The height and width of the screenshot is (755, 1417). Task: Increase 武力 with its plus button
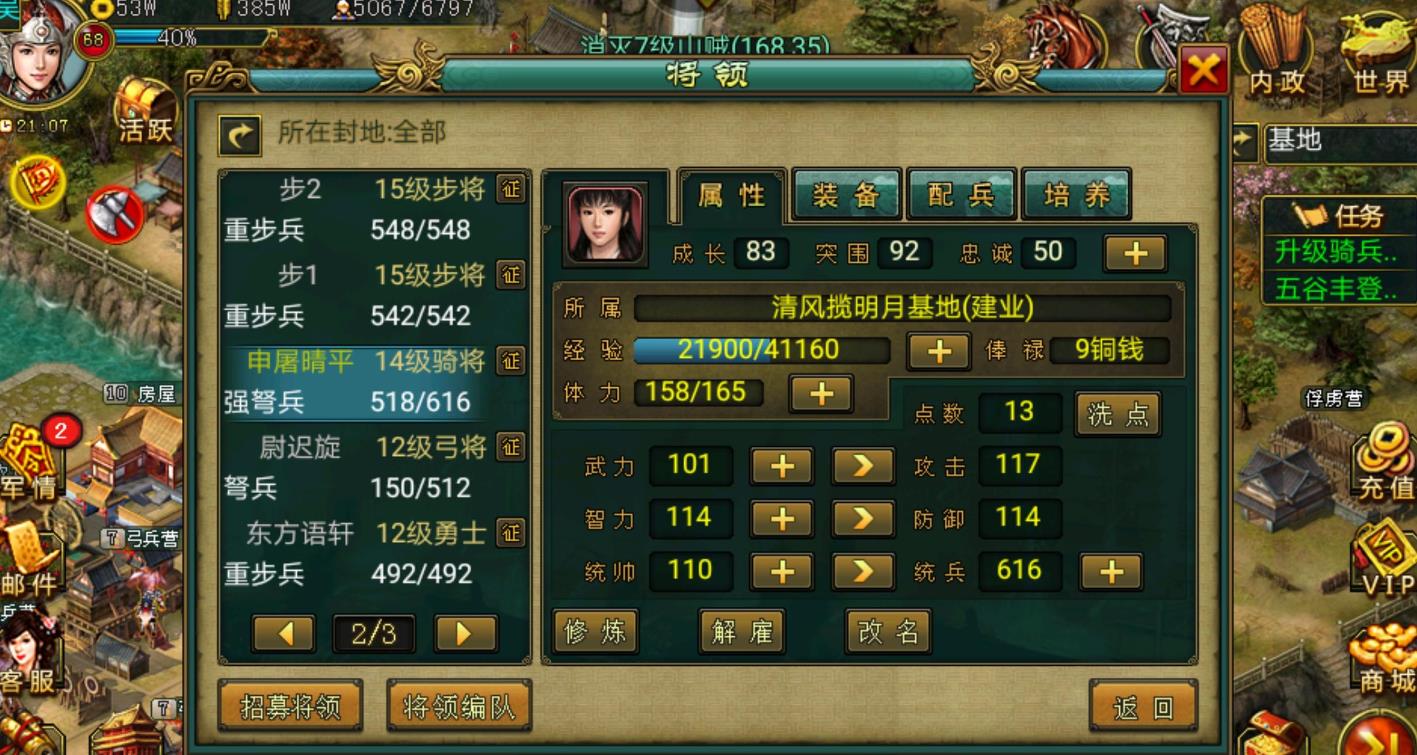click(782, 465)
